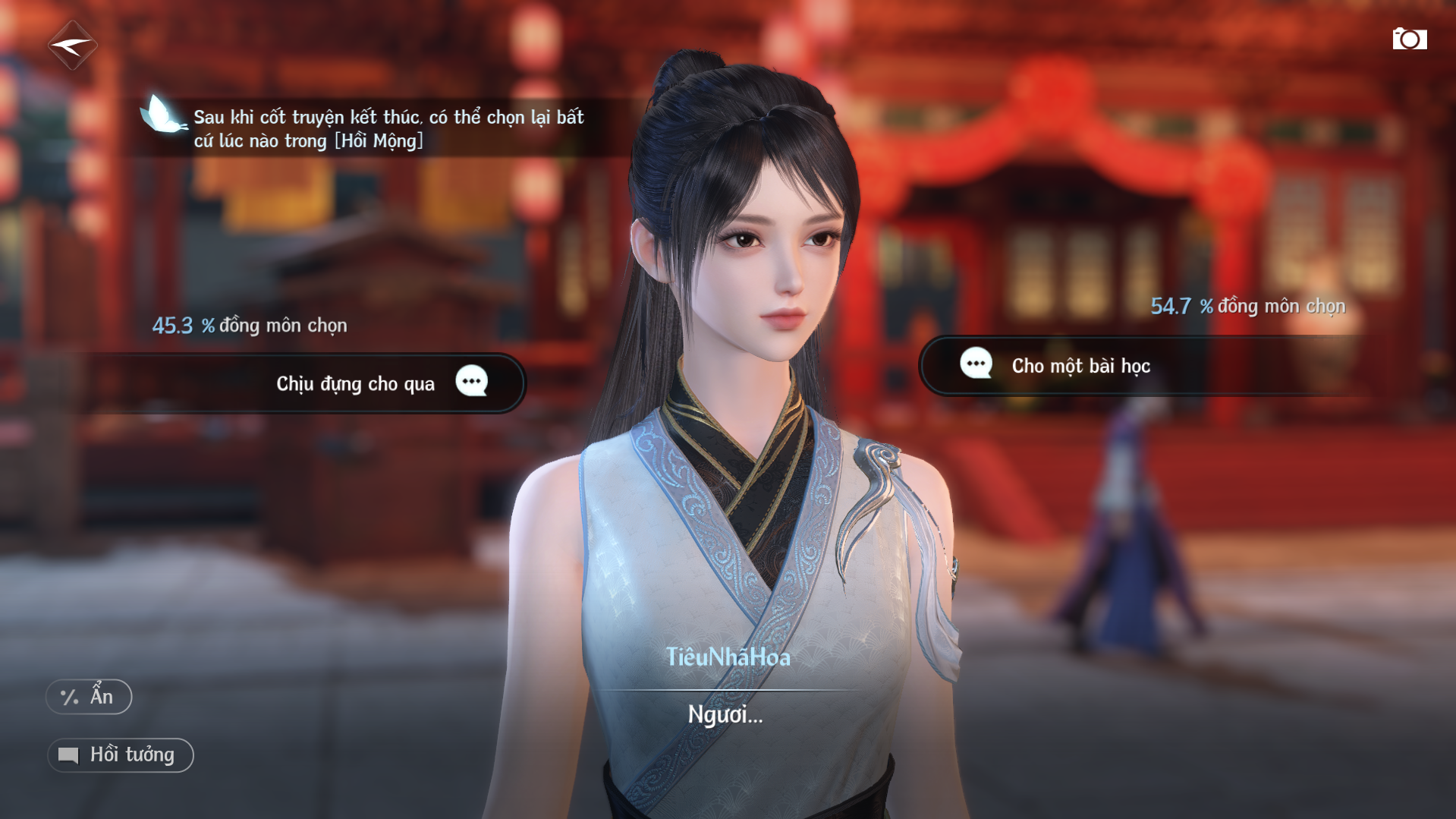The image size is (1456, 819).
Task: Open the camera screenshot mode
Action: tap(1409, 39)
